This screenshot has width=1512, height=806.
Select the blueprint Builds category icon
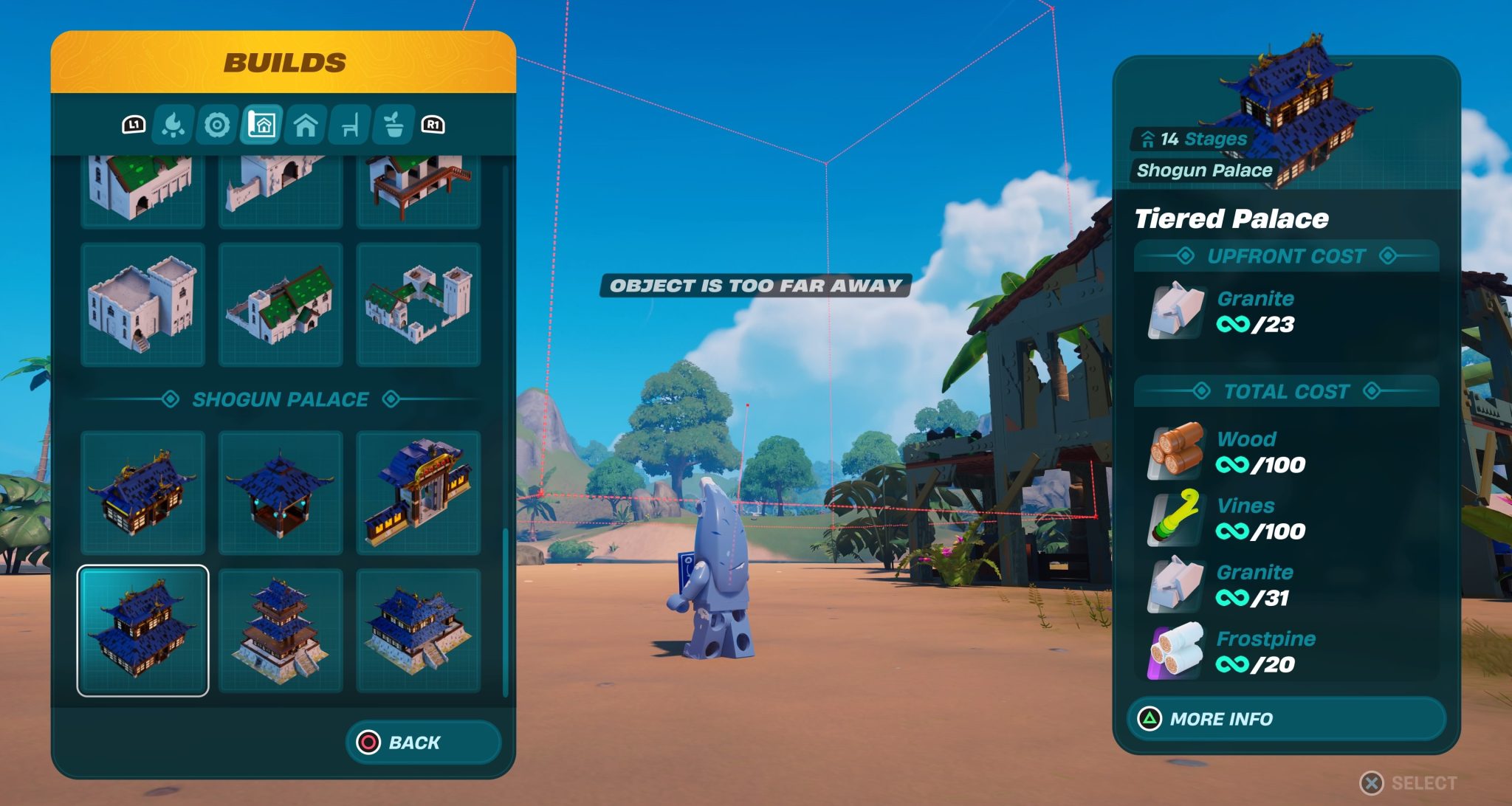(x=261, y=125)
